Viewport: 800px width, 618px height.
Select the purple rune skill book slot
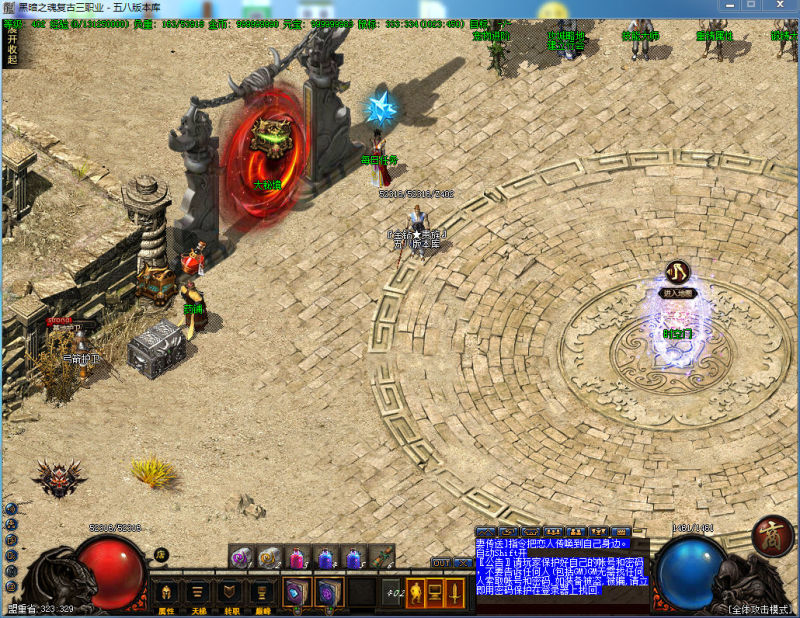tap(330, 592)
